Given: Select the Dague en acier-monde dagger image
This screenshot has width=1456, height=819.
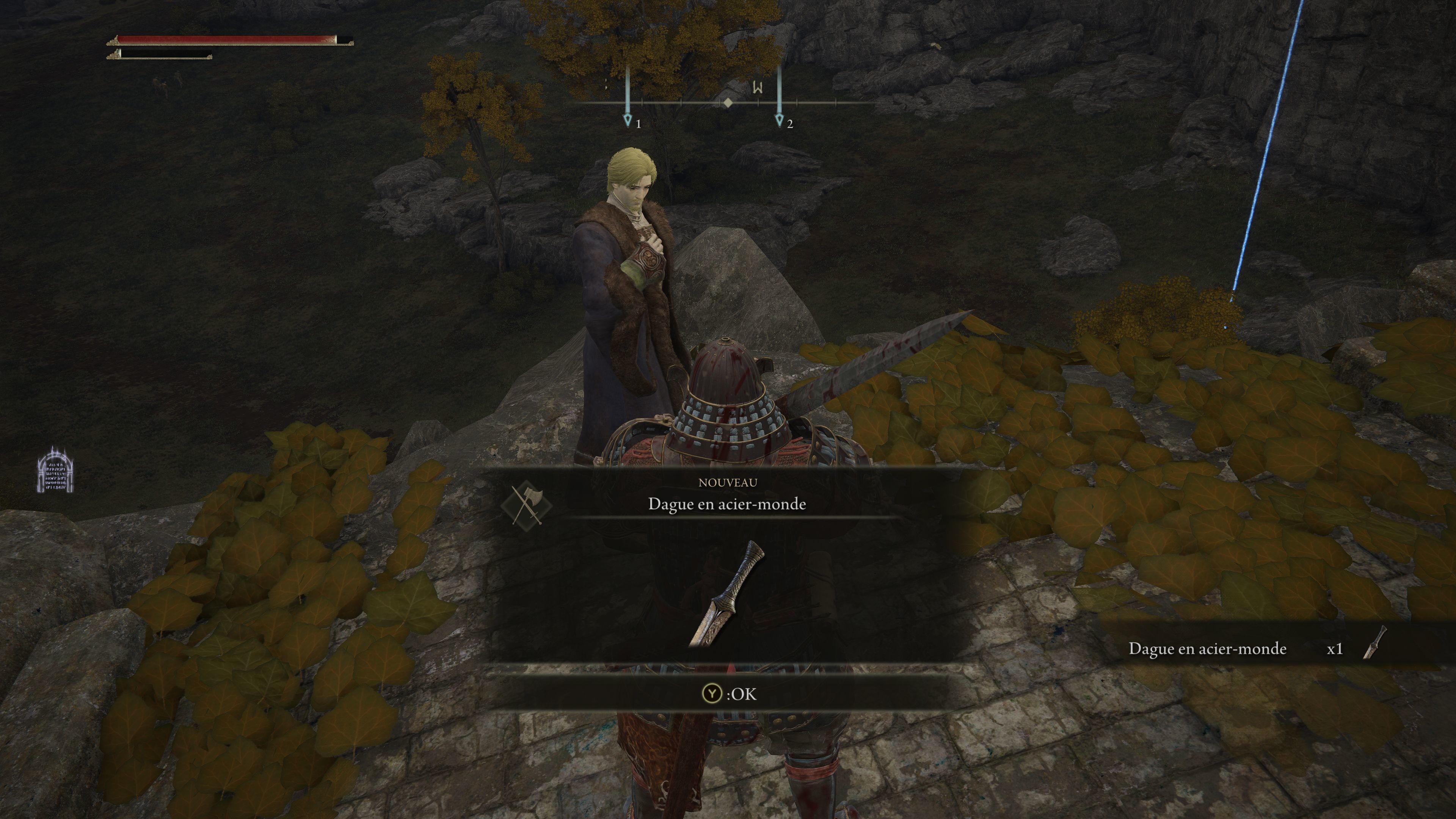Looking at the screenshot, I should (x=727, y=594).
